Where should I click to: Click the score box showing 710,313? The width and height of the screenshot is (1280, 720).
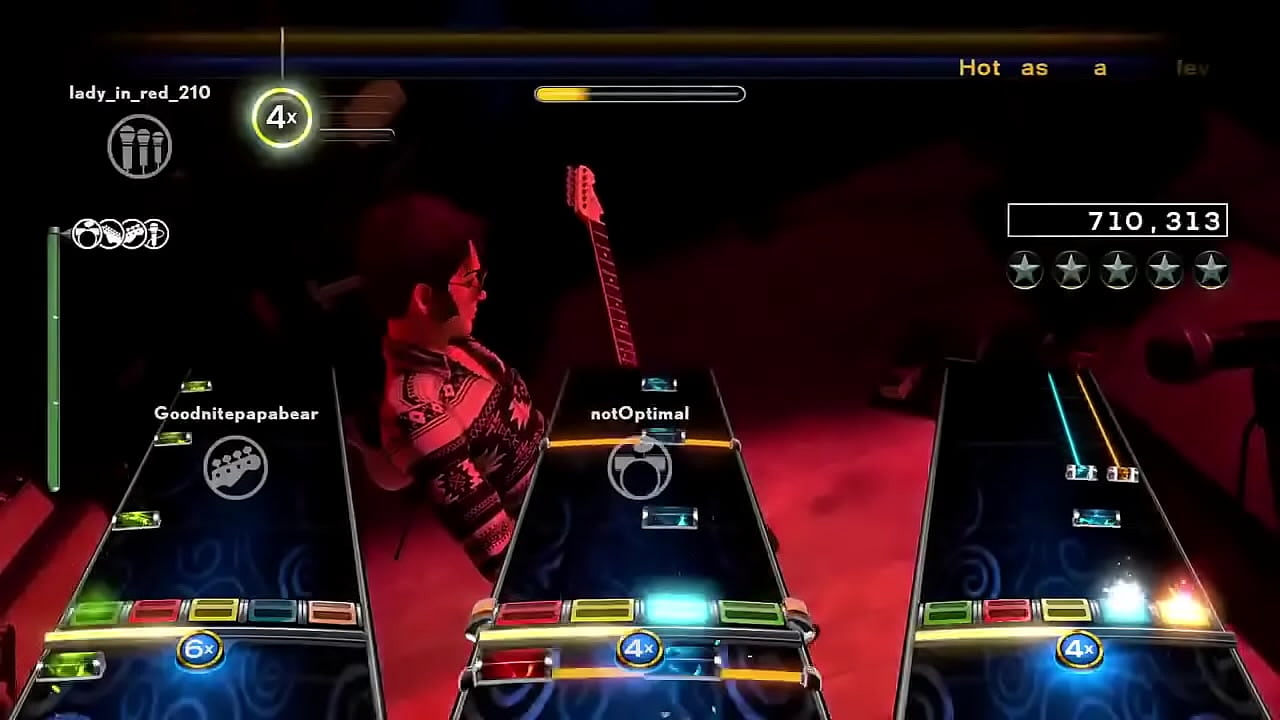tap(1117, 221)
